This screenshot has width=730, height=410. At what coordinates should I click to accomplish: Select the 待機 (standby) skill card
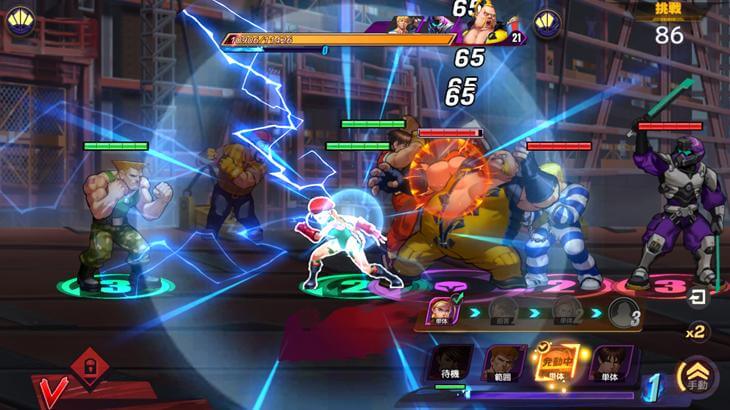click(x=448, y=366)
